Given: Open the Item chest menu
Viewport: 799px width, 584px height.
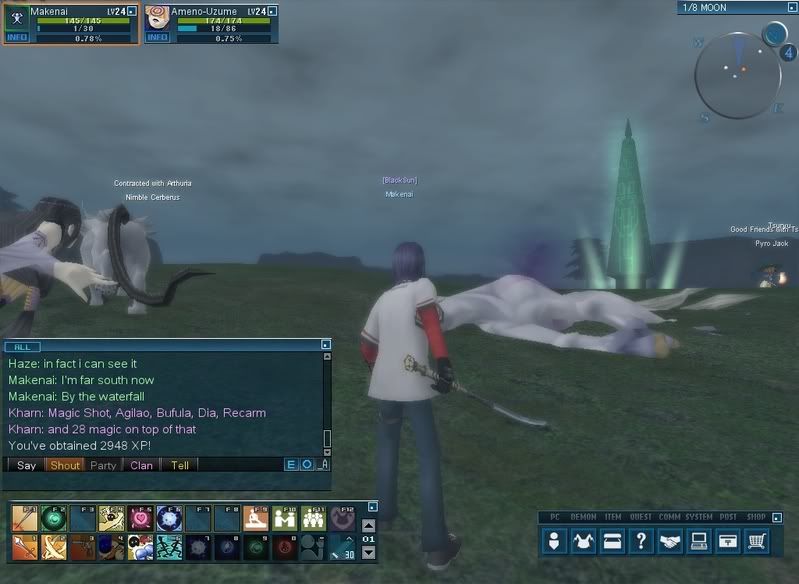Looking at the screenshot, I should 613,541.
